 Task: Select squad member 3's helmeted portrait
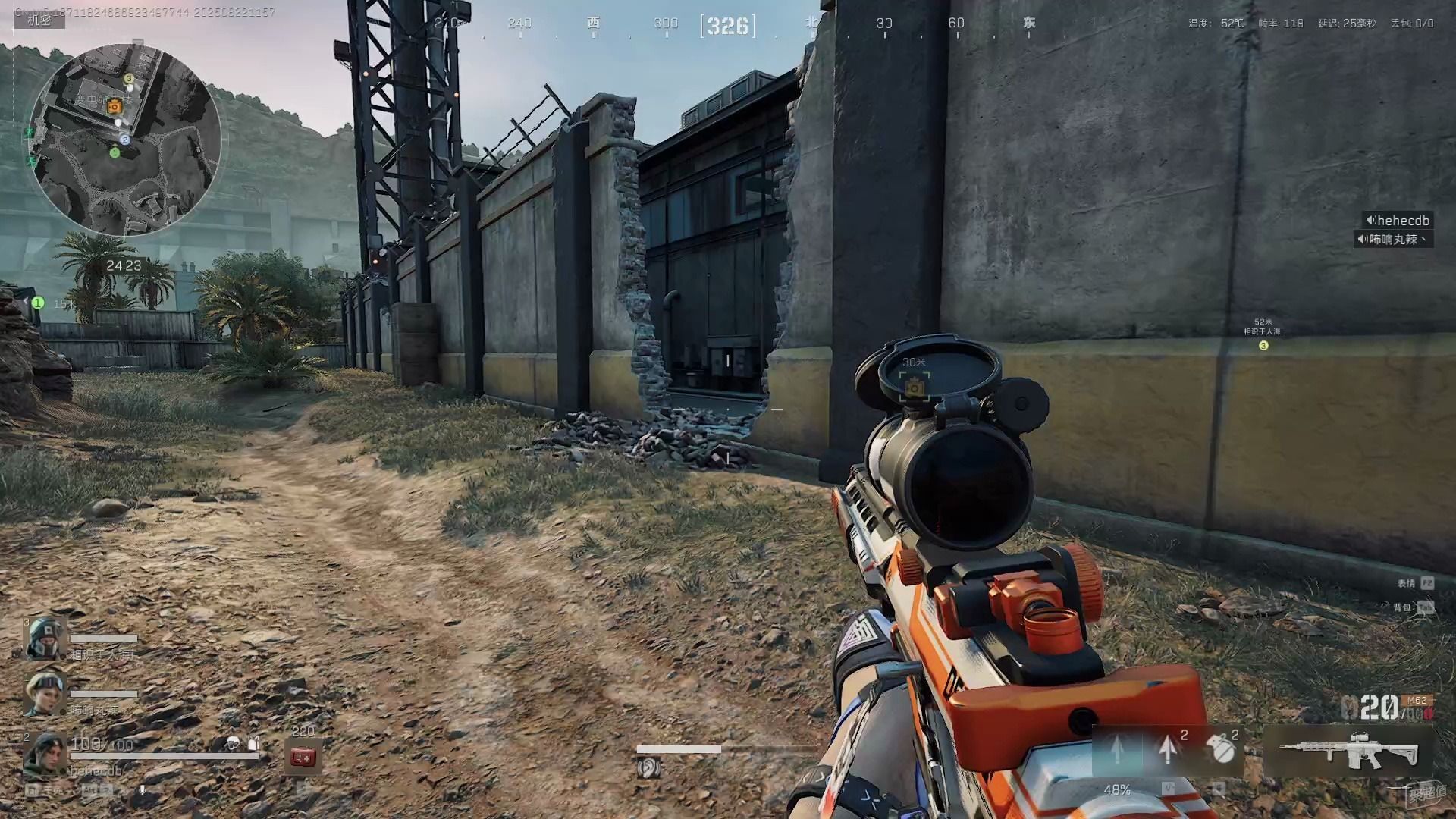45,639
